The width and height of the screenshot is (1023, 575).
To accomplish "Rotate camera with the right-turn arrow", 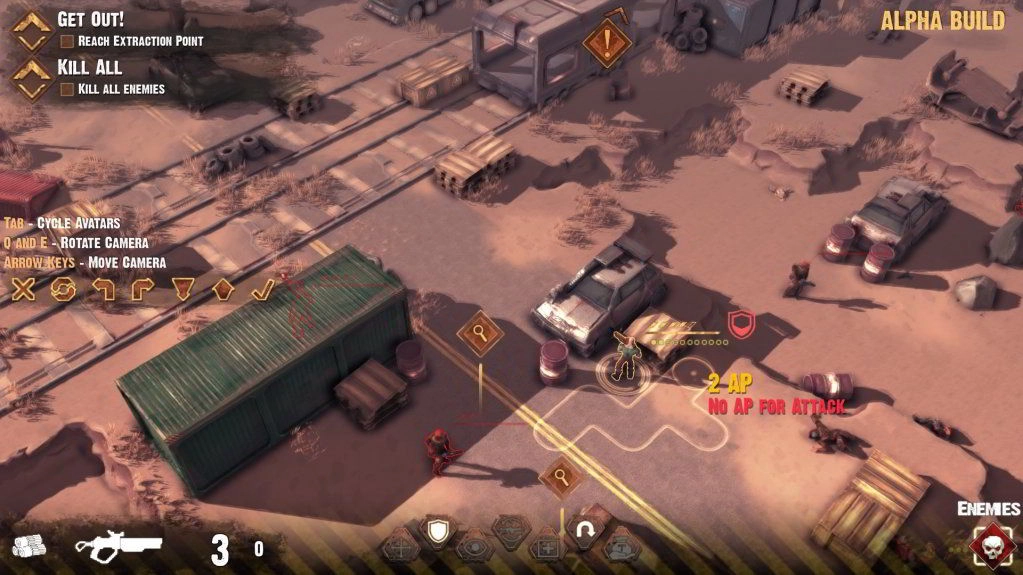I will coord(142,290).
